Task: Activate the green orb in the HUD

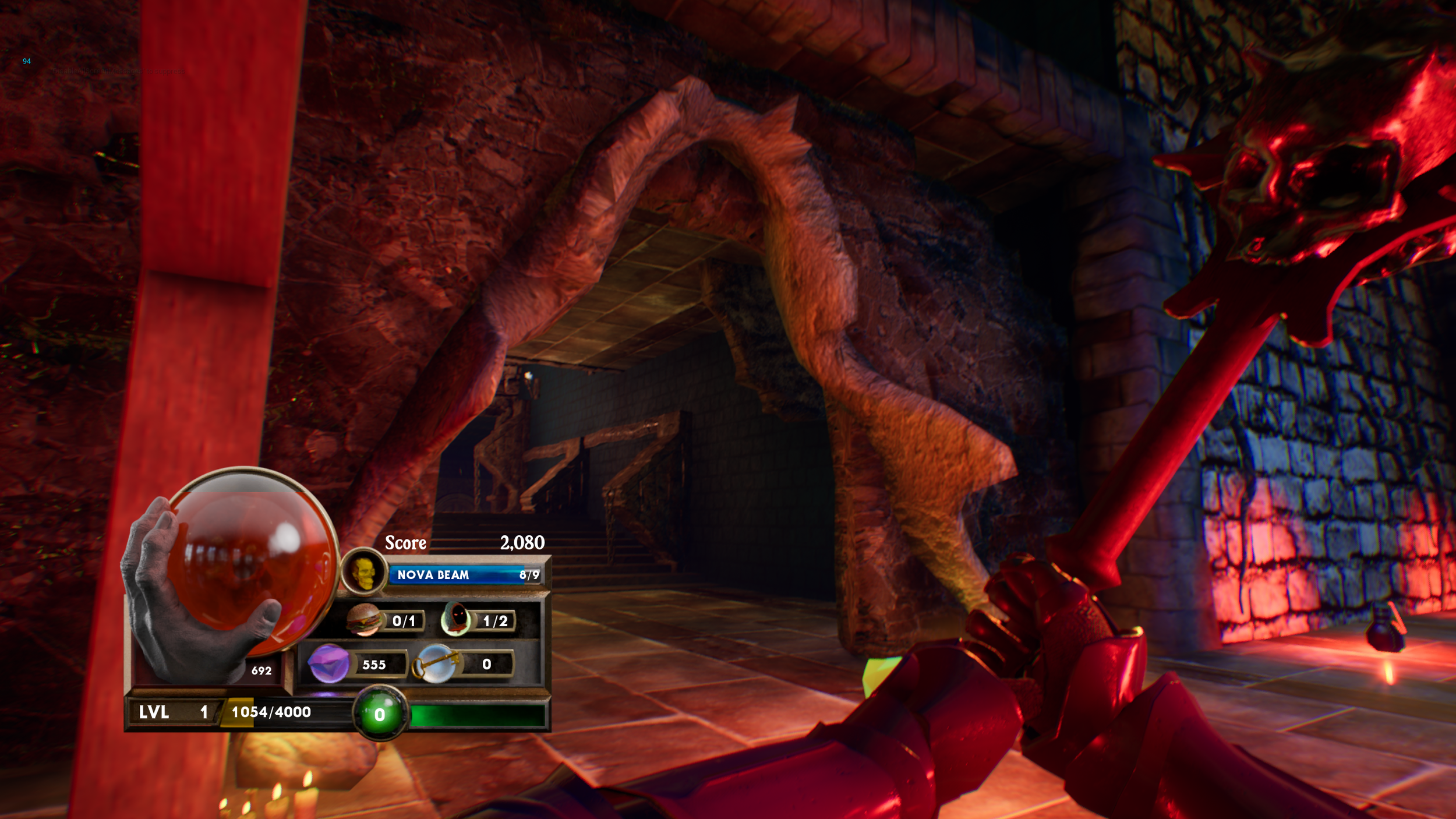Action: tap(380, 714)
